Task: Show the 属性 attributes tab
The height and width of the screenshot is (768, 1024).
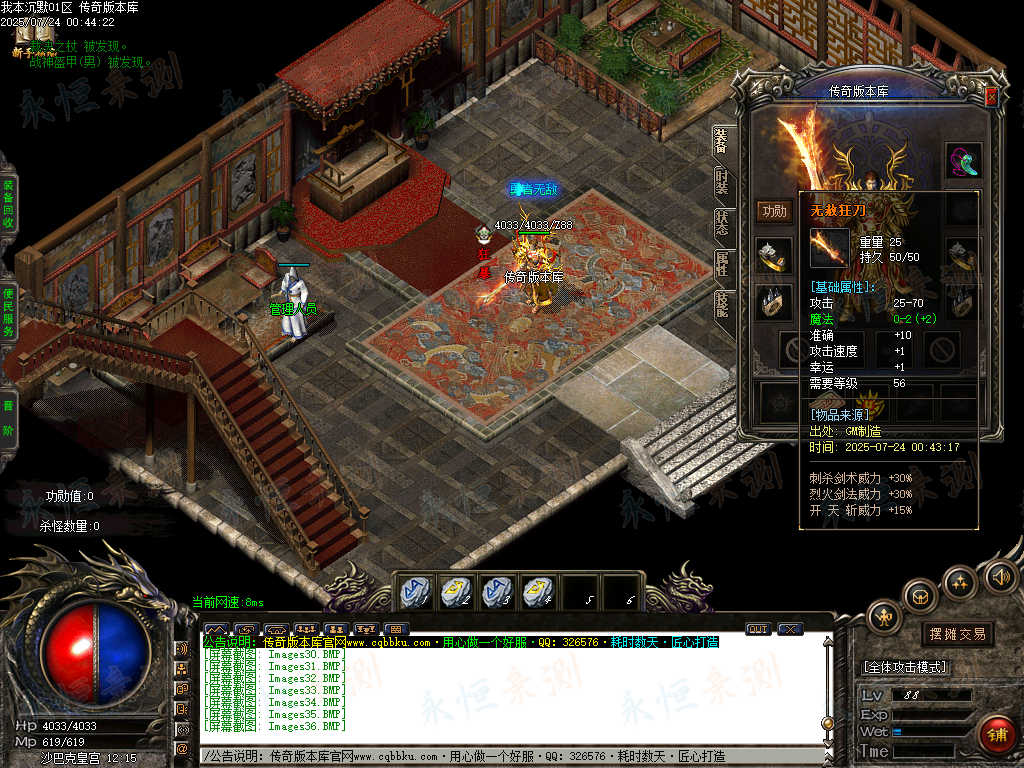Action: coord(722,263)
